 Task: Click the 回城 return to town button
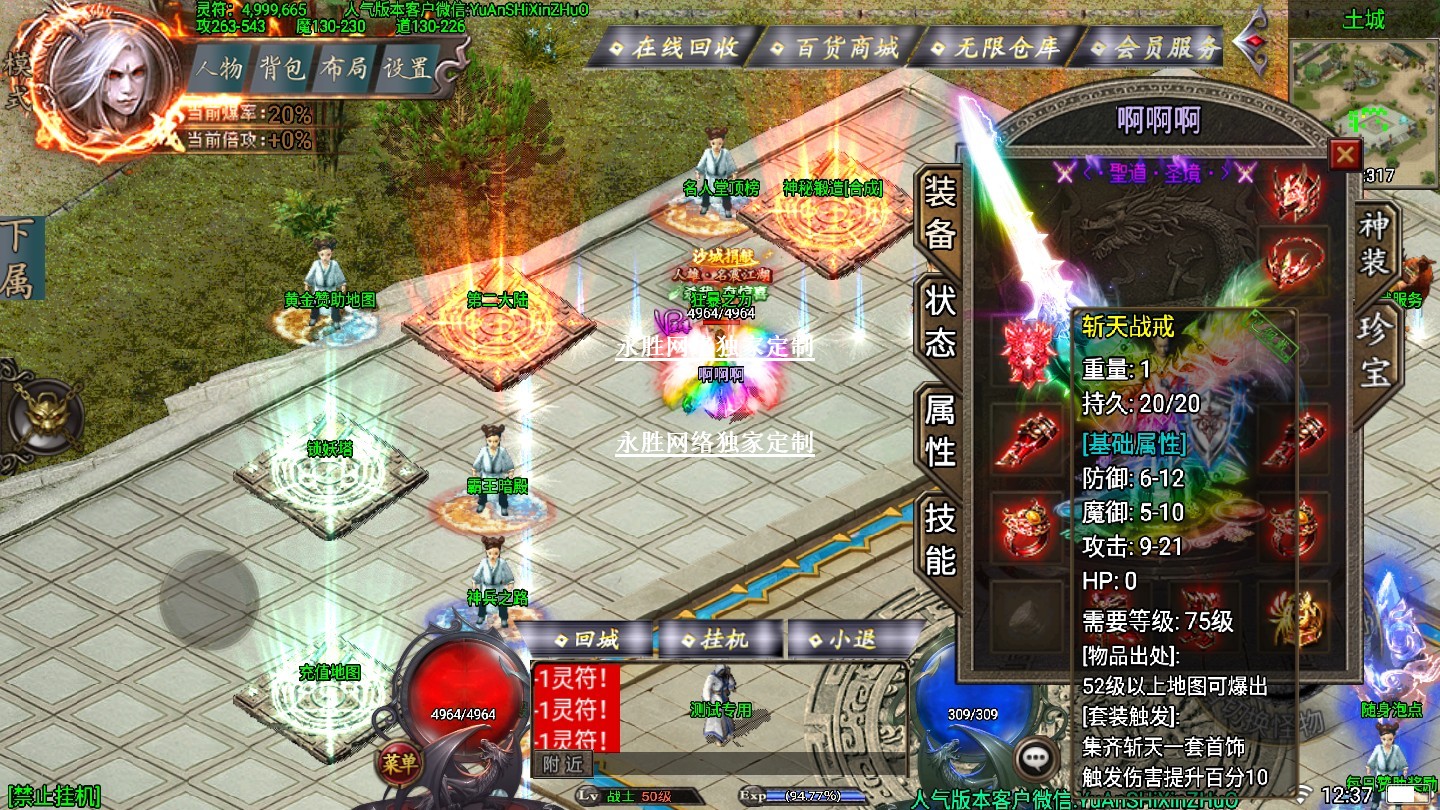587,640
